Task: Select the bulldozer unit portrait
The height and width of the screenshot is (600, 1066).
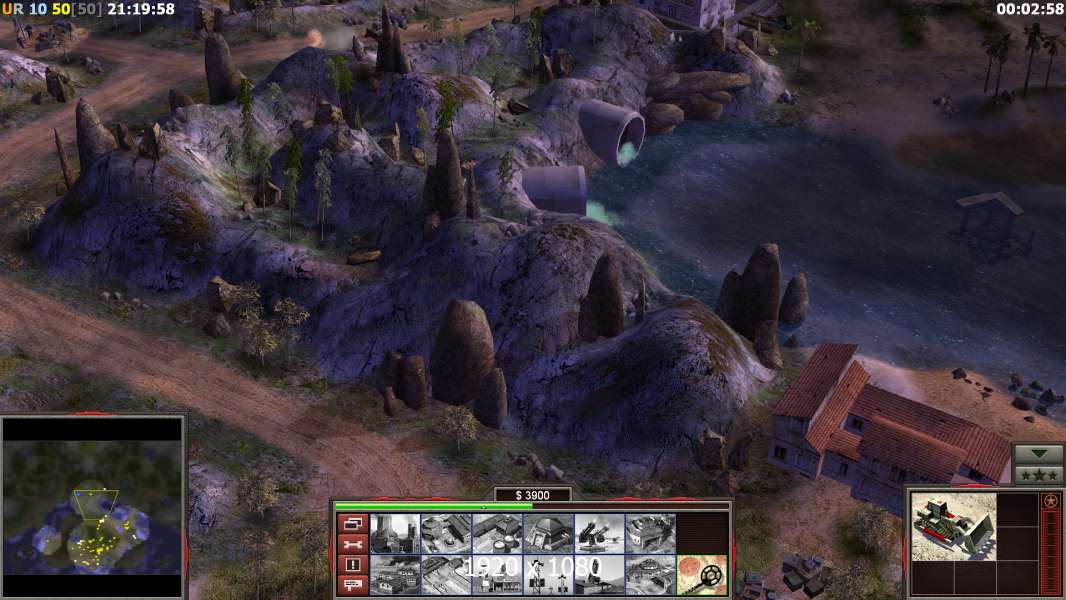Action: click(953, 526)
